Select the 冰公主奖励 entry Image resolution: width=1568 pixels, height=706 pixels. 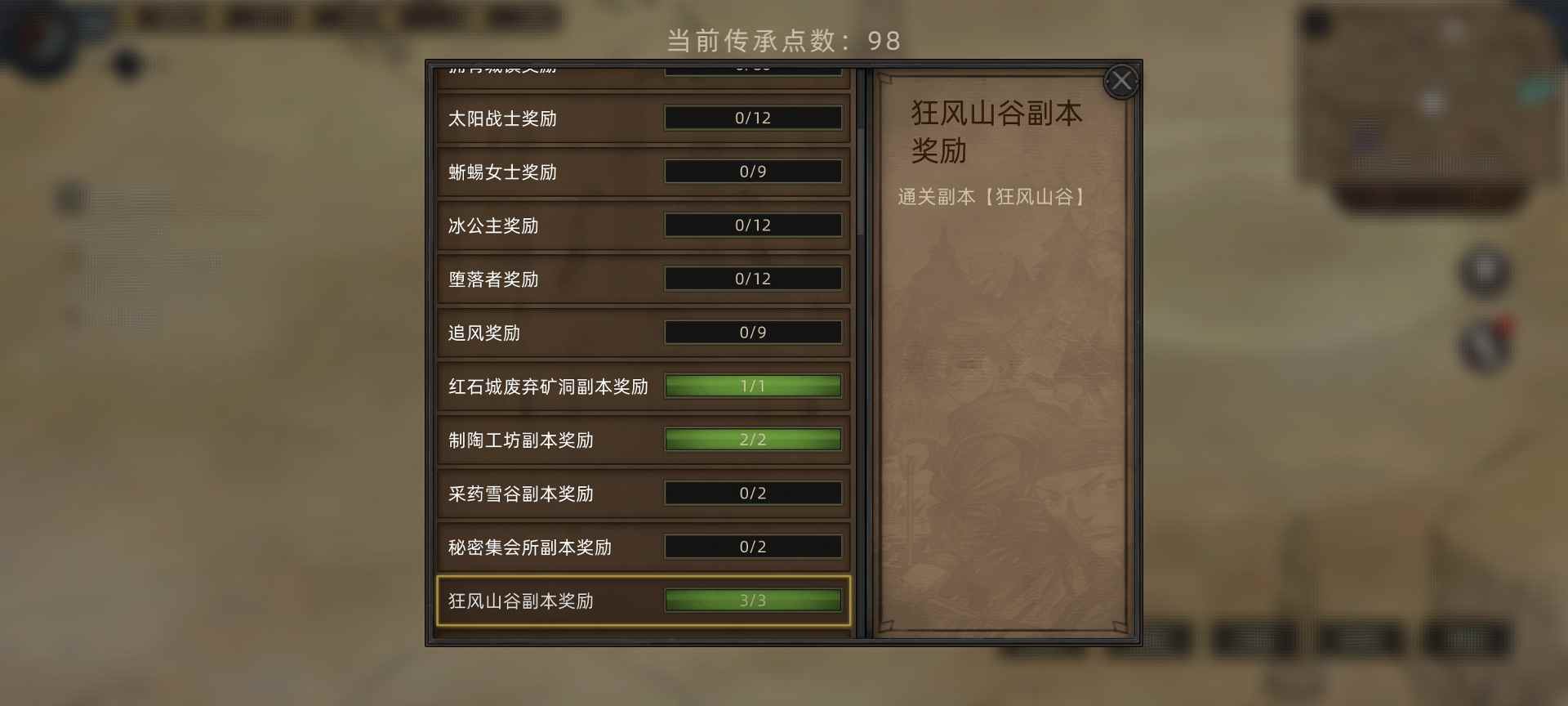[643, 226]
